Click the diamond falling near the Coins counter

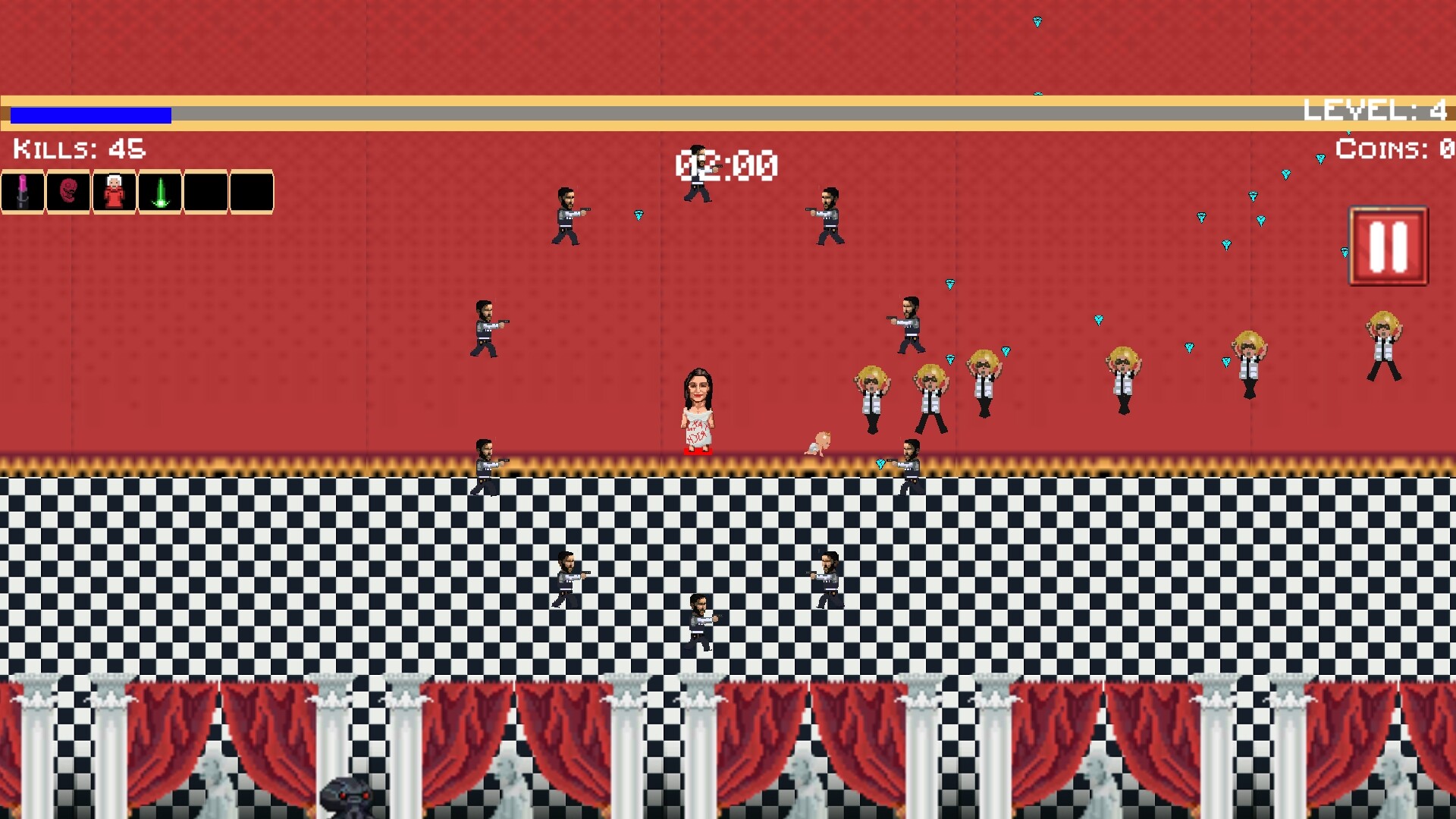[x=1319, y=157]
